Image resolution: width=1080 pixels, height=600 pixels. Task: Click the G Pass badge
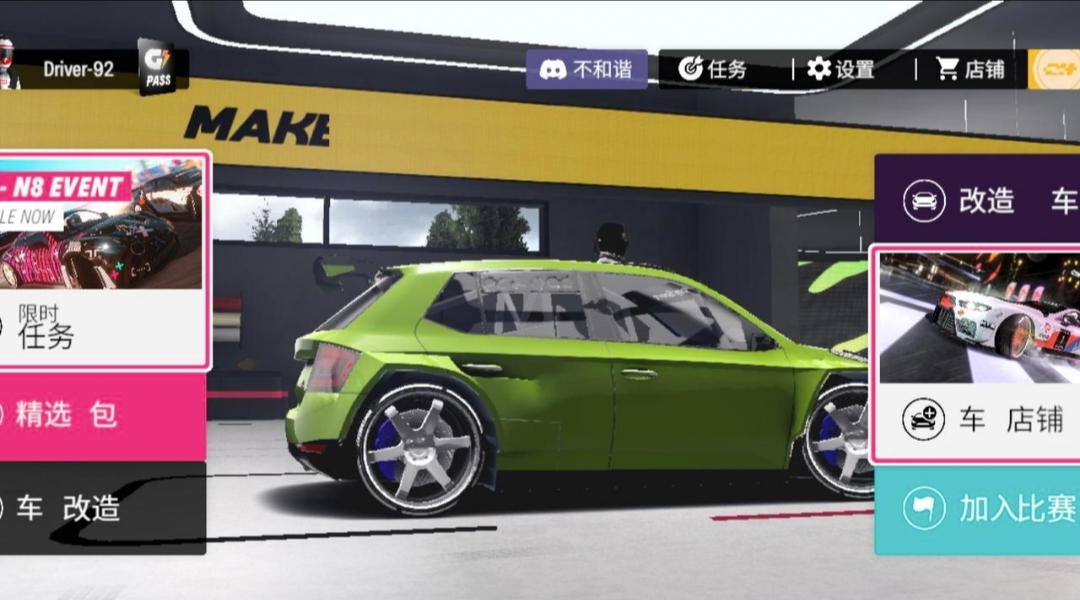click(156, 69)
